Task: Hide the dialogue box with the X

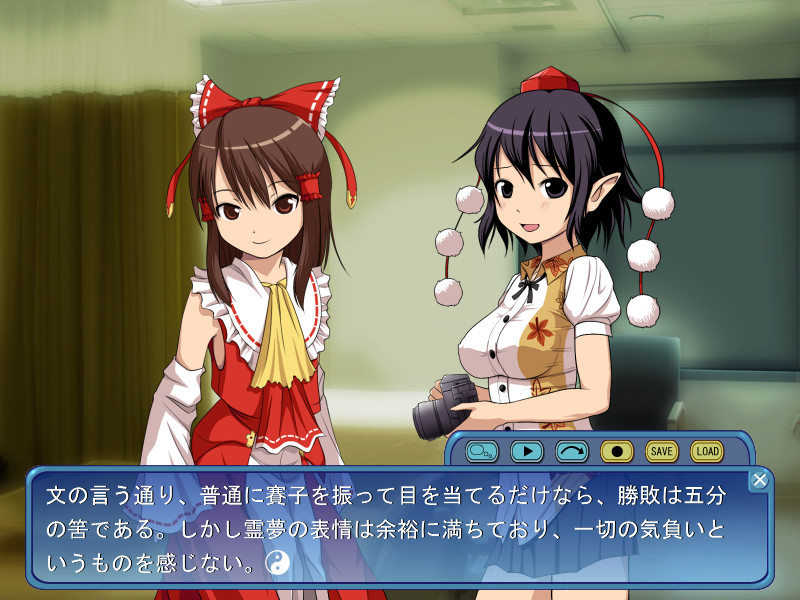Action: coord(759,480)
